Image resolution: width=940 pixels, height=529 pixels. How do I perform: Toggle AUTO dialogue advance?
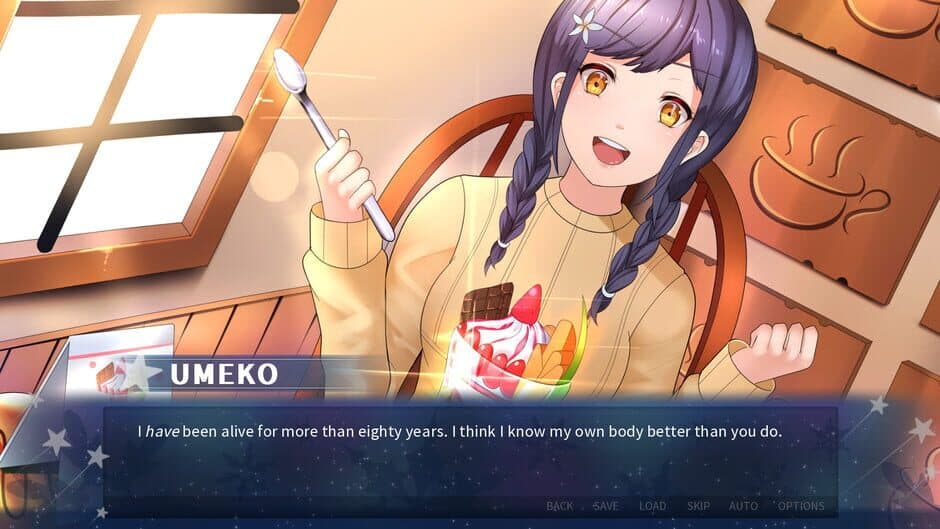743,506
